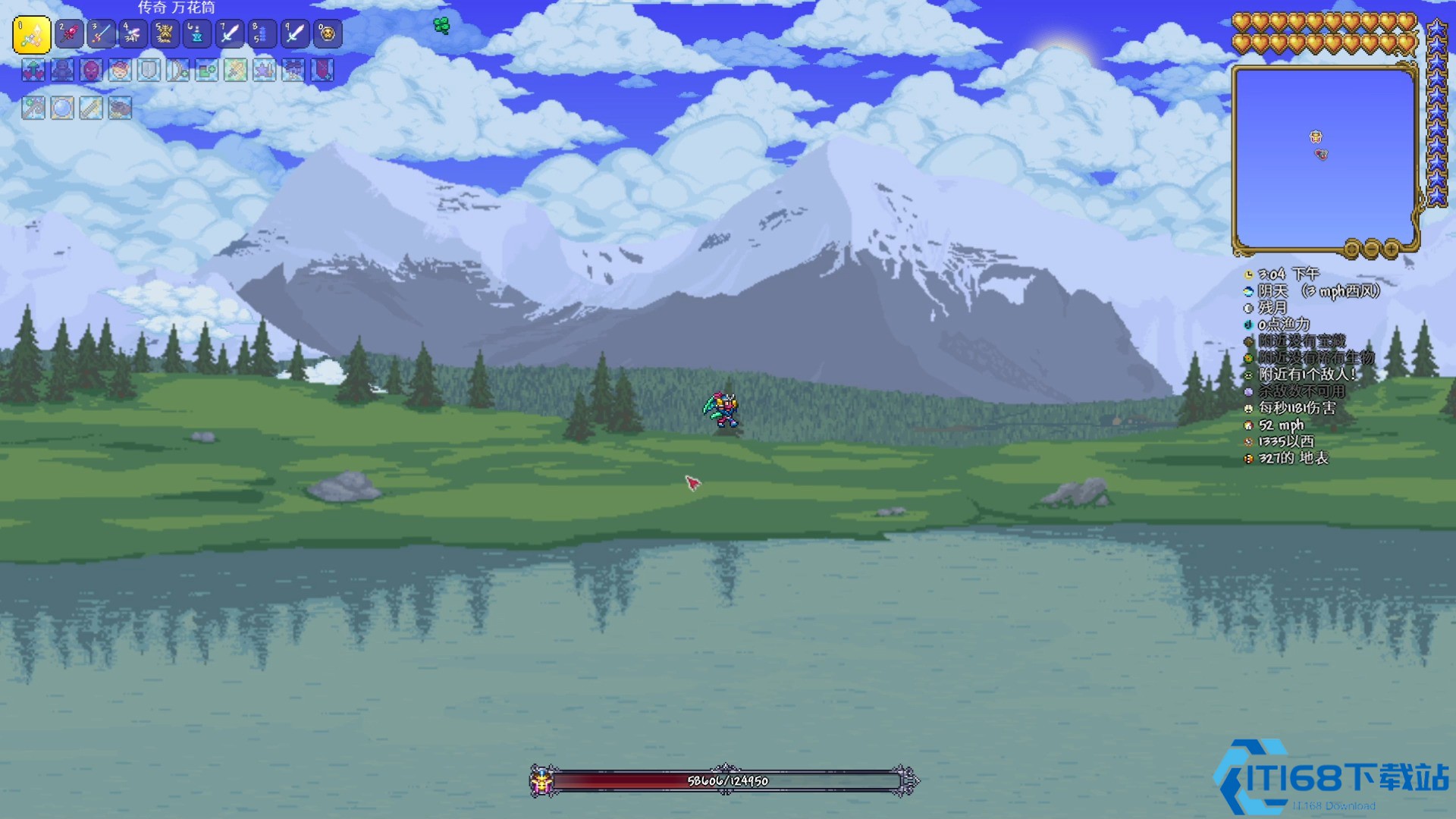Zoom out the minimap with the minus button
Image resolution: width=1456 pixels, height=819 pixels.
[1372, 249]
